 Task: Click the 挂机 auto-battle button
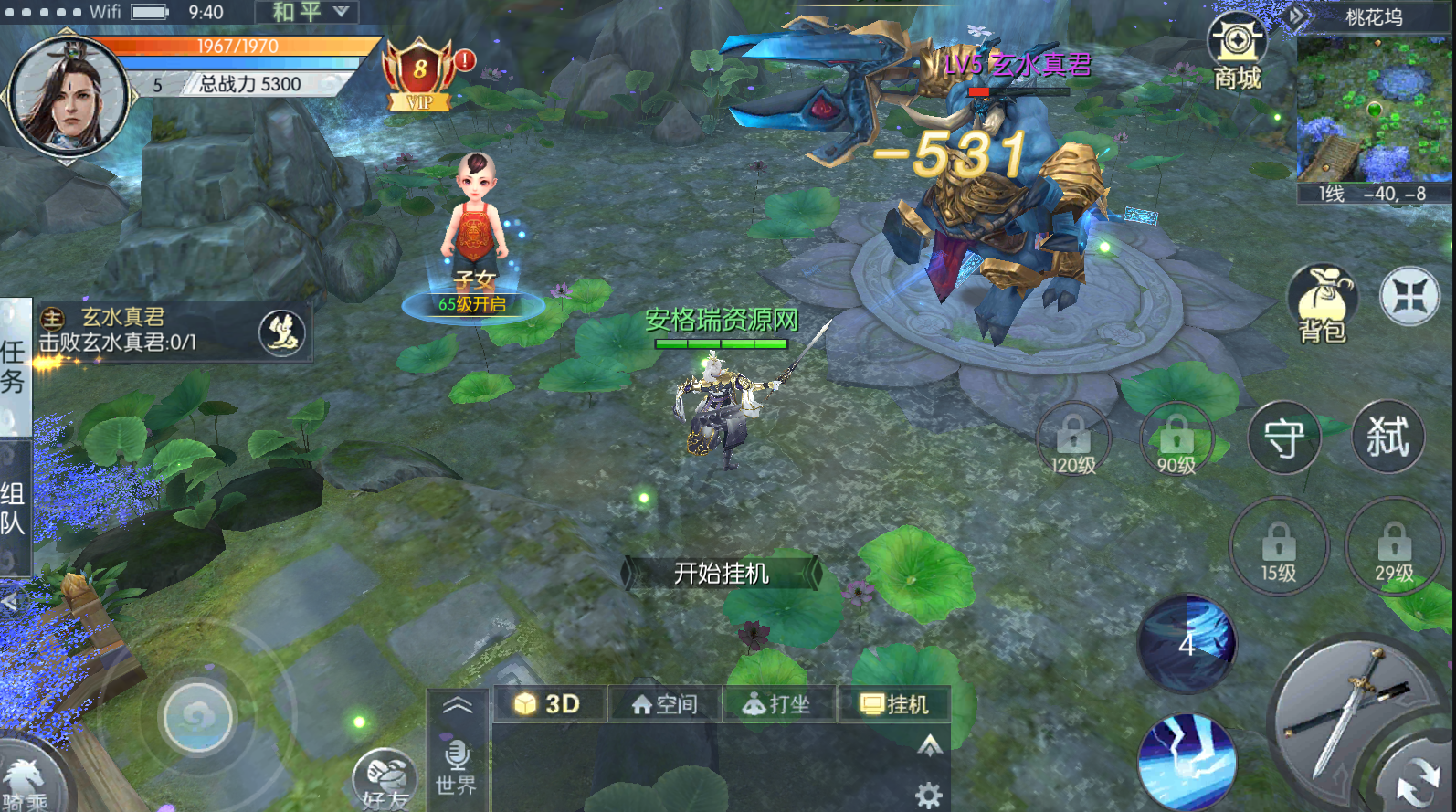point(894,704)
